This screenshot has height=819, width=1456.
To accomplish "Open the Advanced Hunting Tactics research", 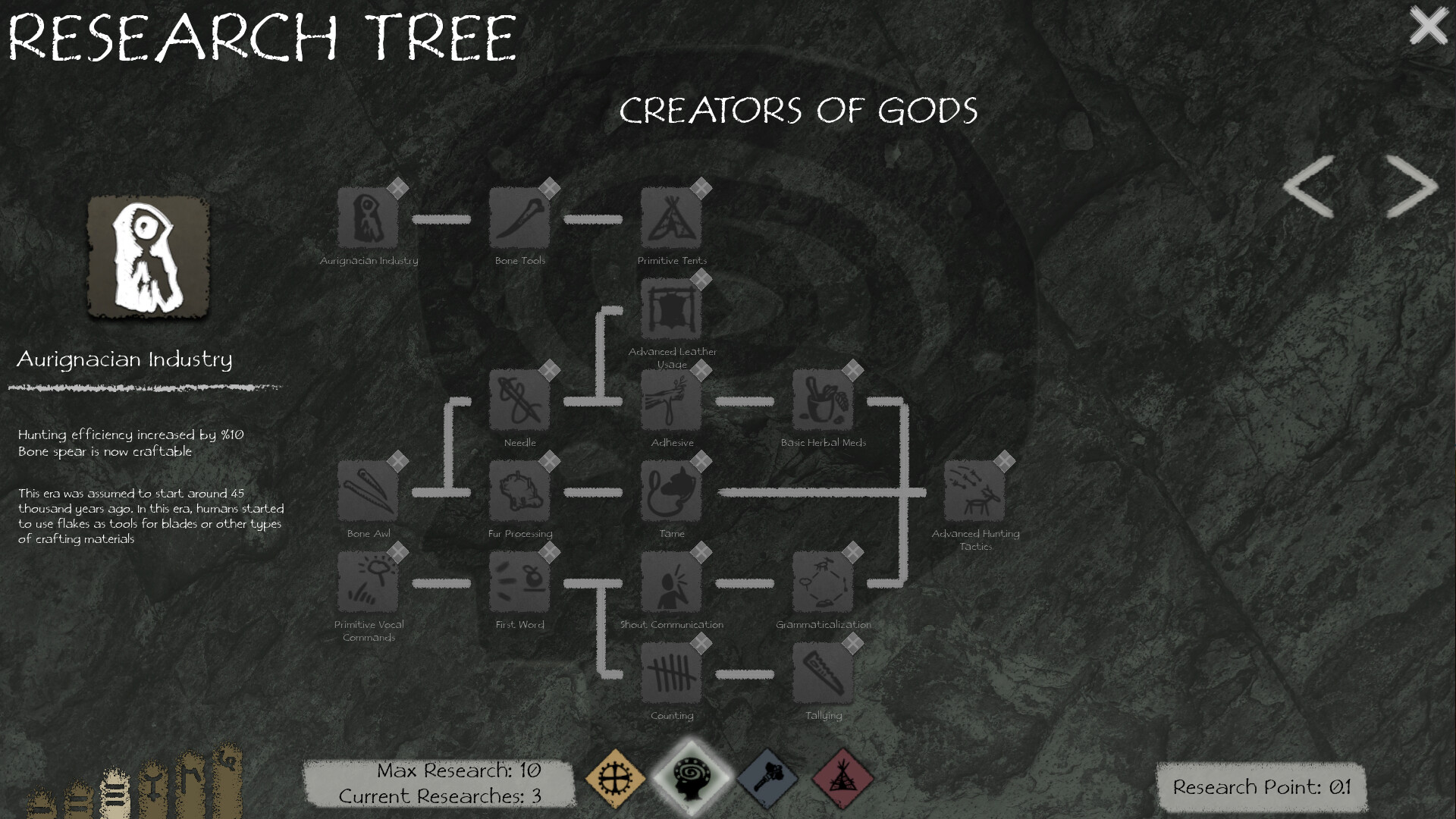I will (x=975, y=491).
